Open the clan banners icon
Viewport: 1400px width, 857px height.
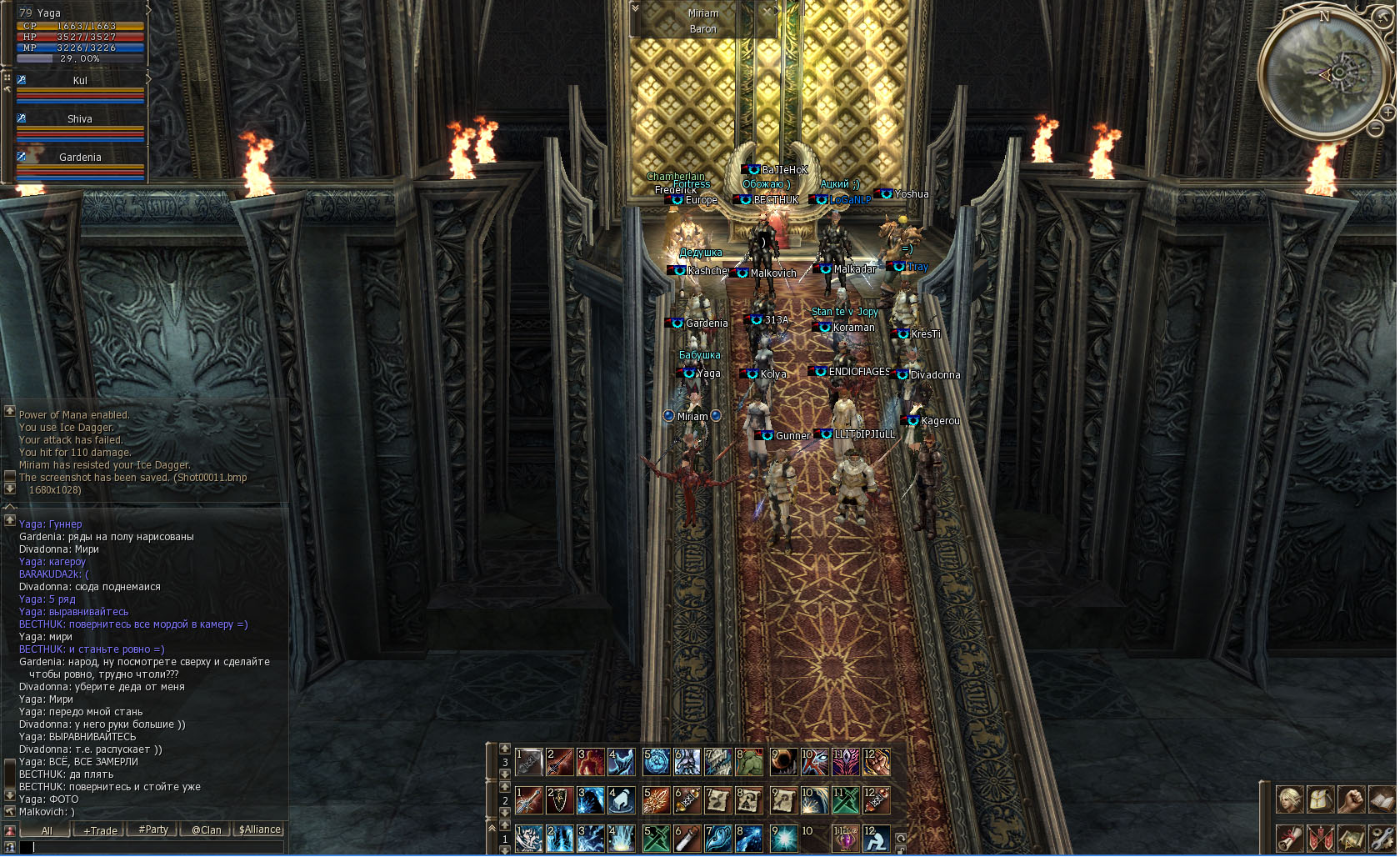click(1320, 838)
